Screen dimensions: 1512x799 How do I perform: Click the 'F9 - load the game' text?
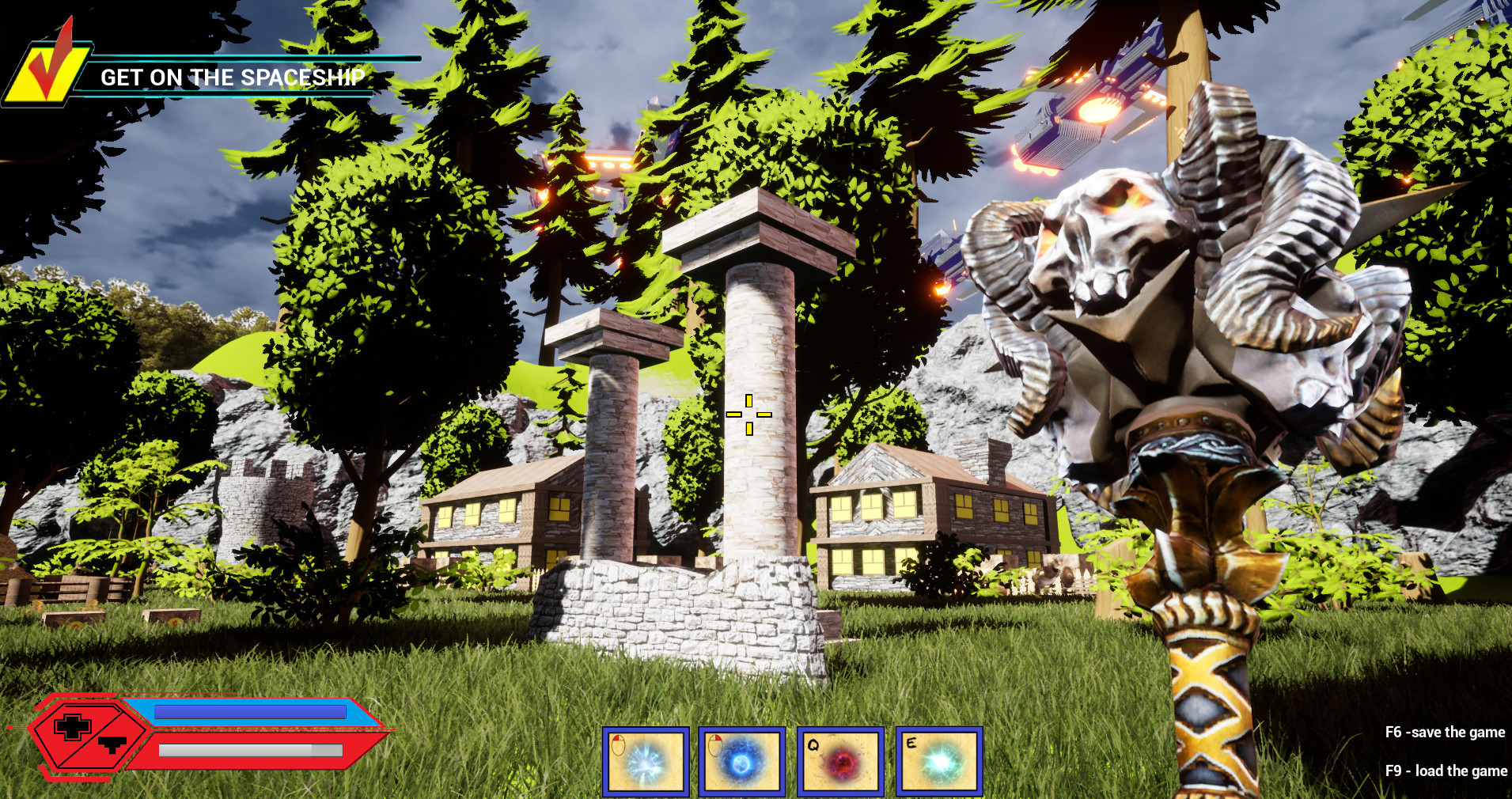(1447, 770)
